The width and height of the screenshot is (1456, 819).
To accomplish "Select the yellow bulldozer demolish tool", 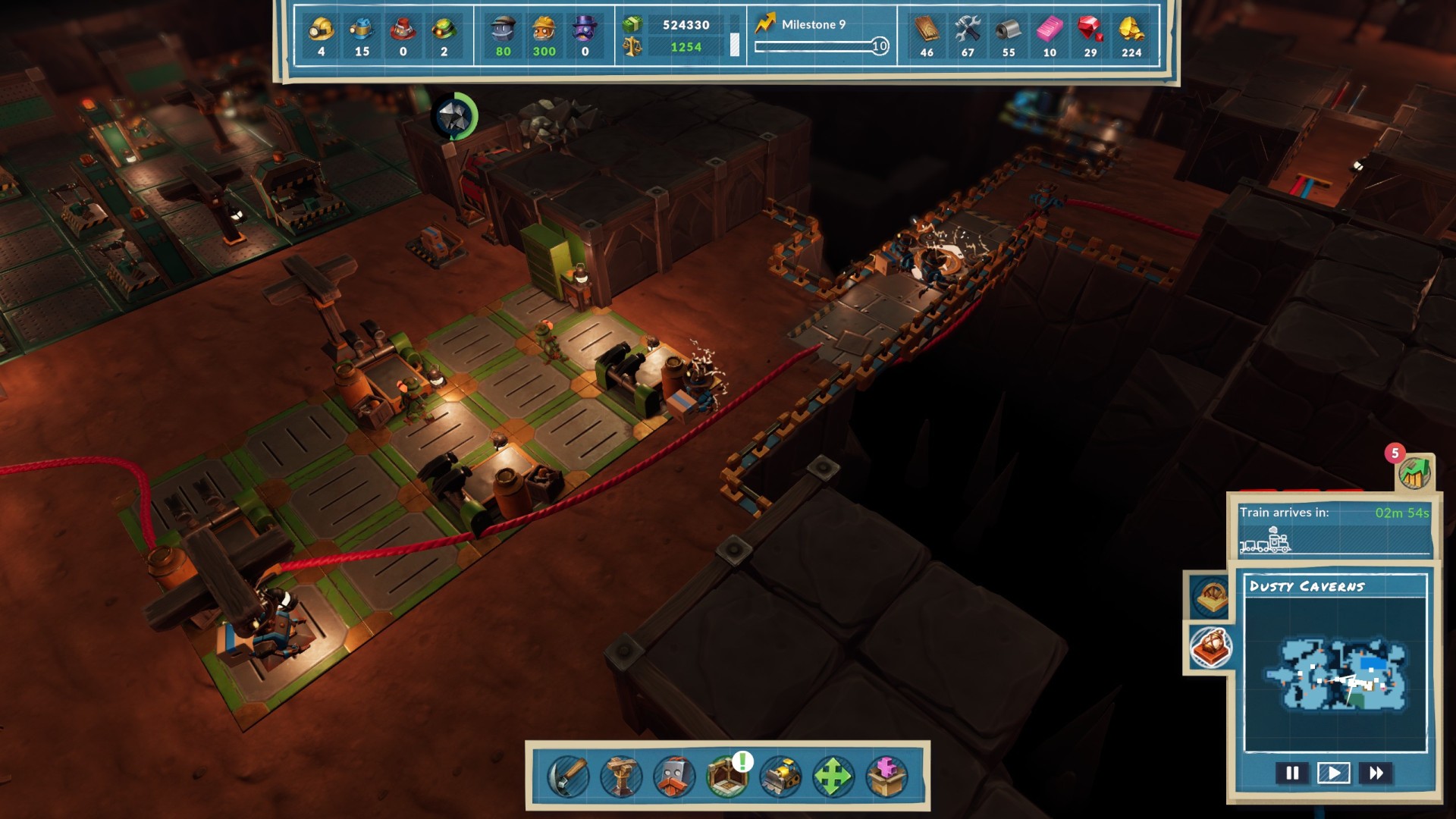I will [780, 777].
